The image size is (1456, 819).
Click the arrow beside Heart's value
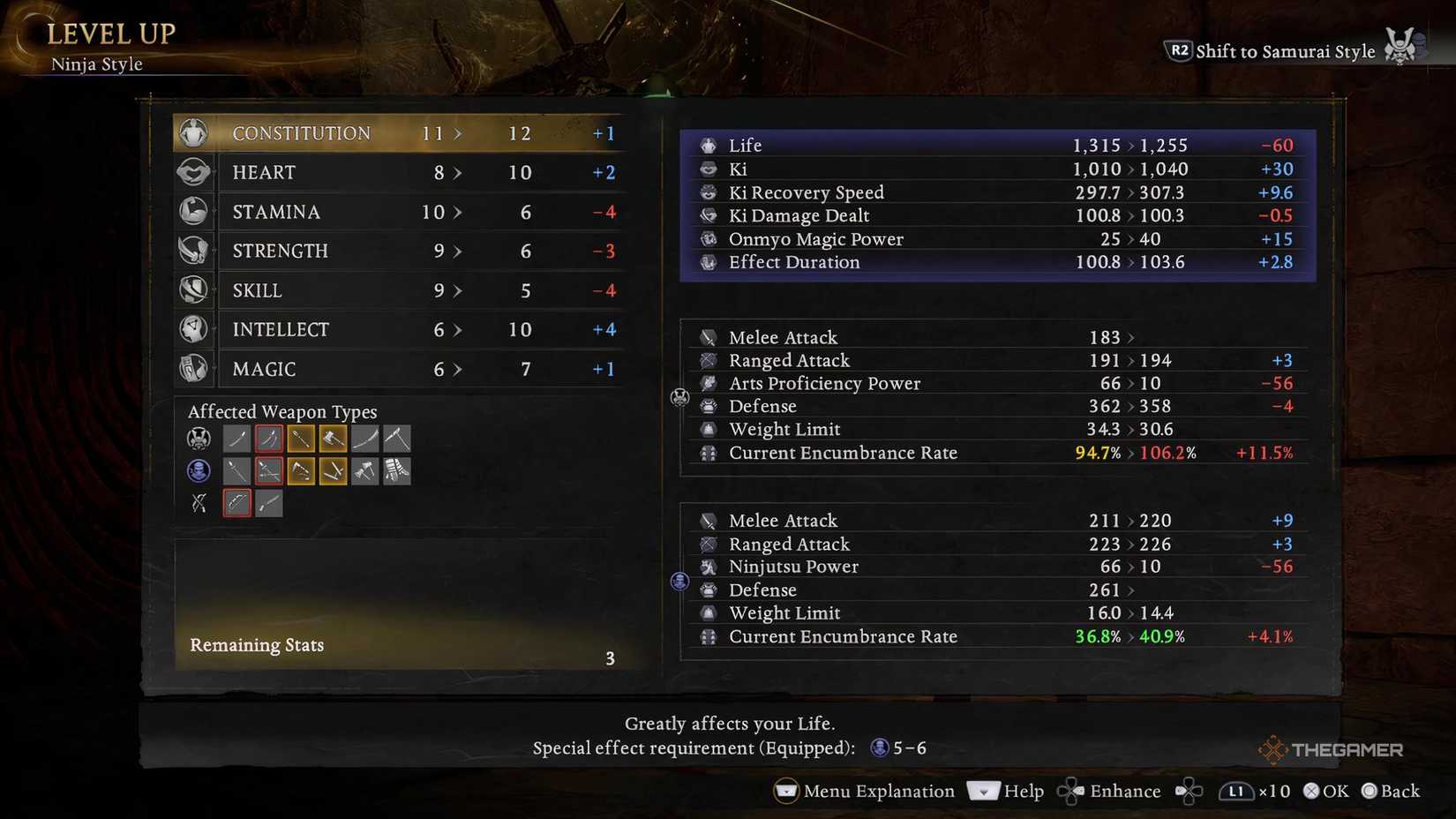tap(458, 172)
